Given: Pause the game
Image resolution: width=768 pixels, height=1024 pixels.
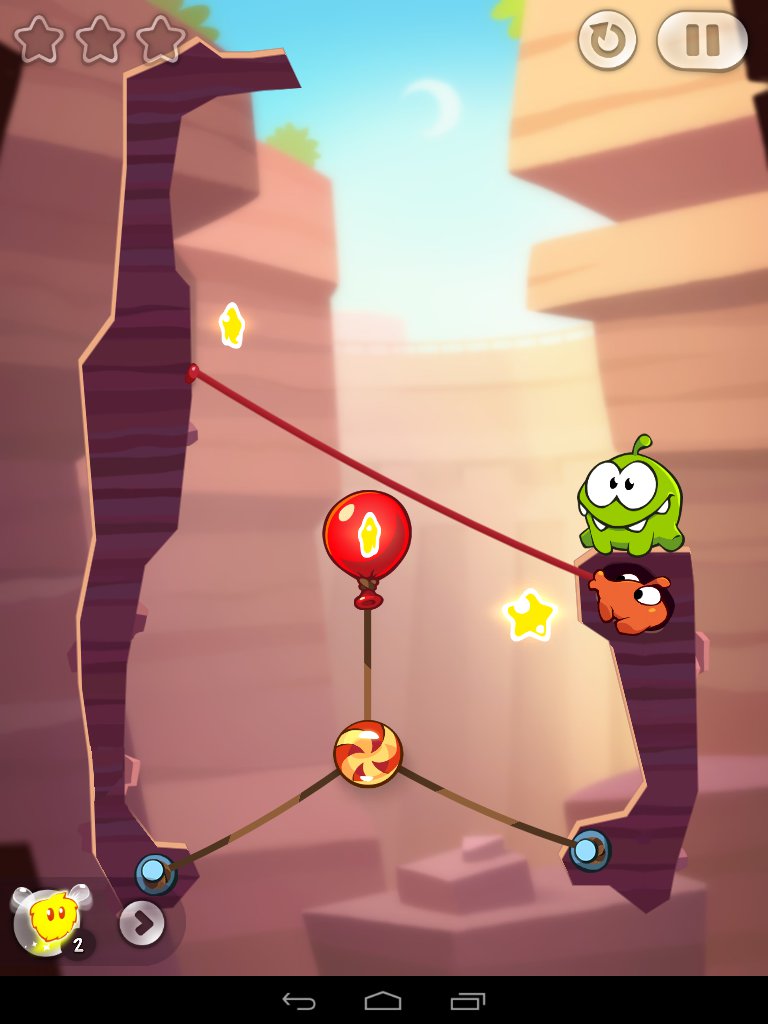Looking at the screenshot, I should pyautogui.click(x=702, y=41).
